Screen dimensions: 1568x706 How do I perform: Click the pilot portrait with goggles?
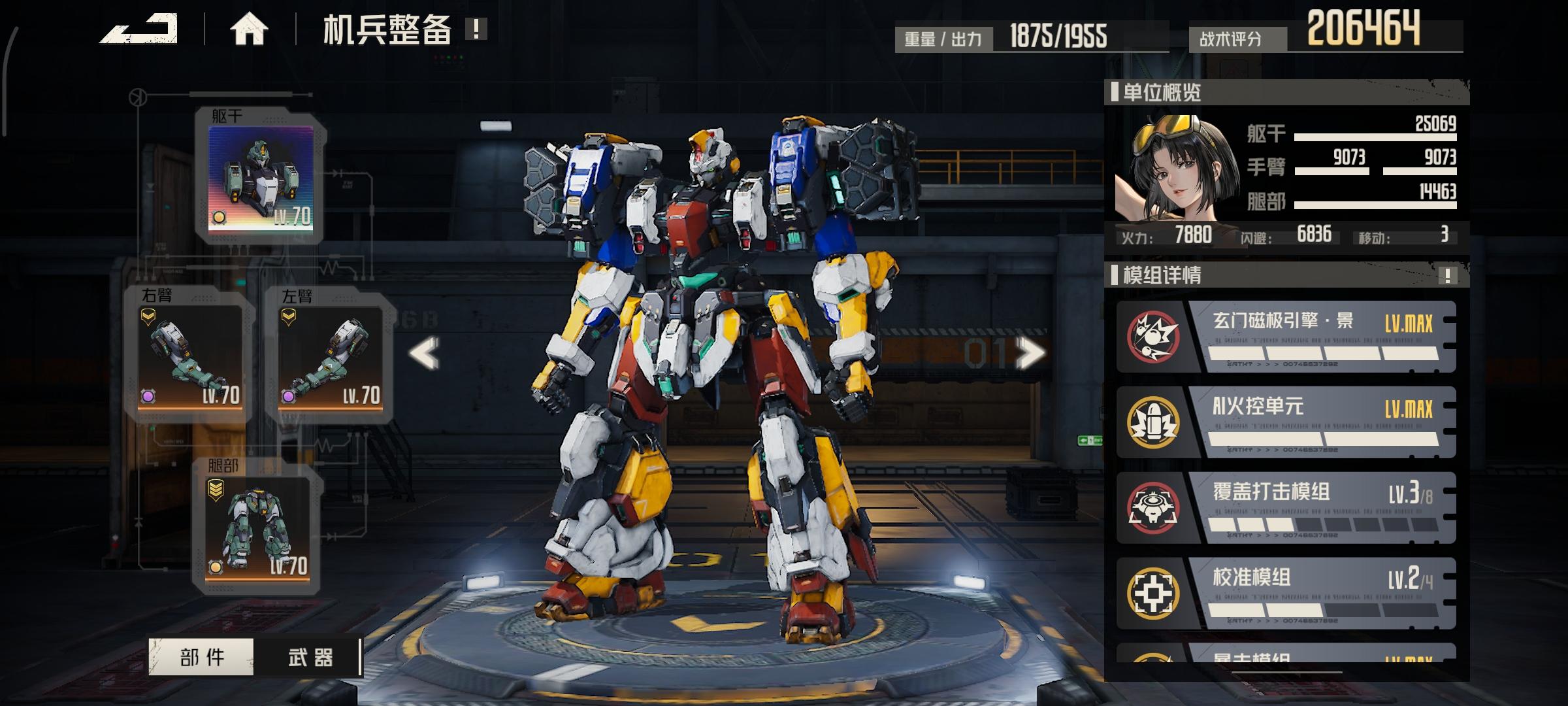[x=1176, y=168]
